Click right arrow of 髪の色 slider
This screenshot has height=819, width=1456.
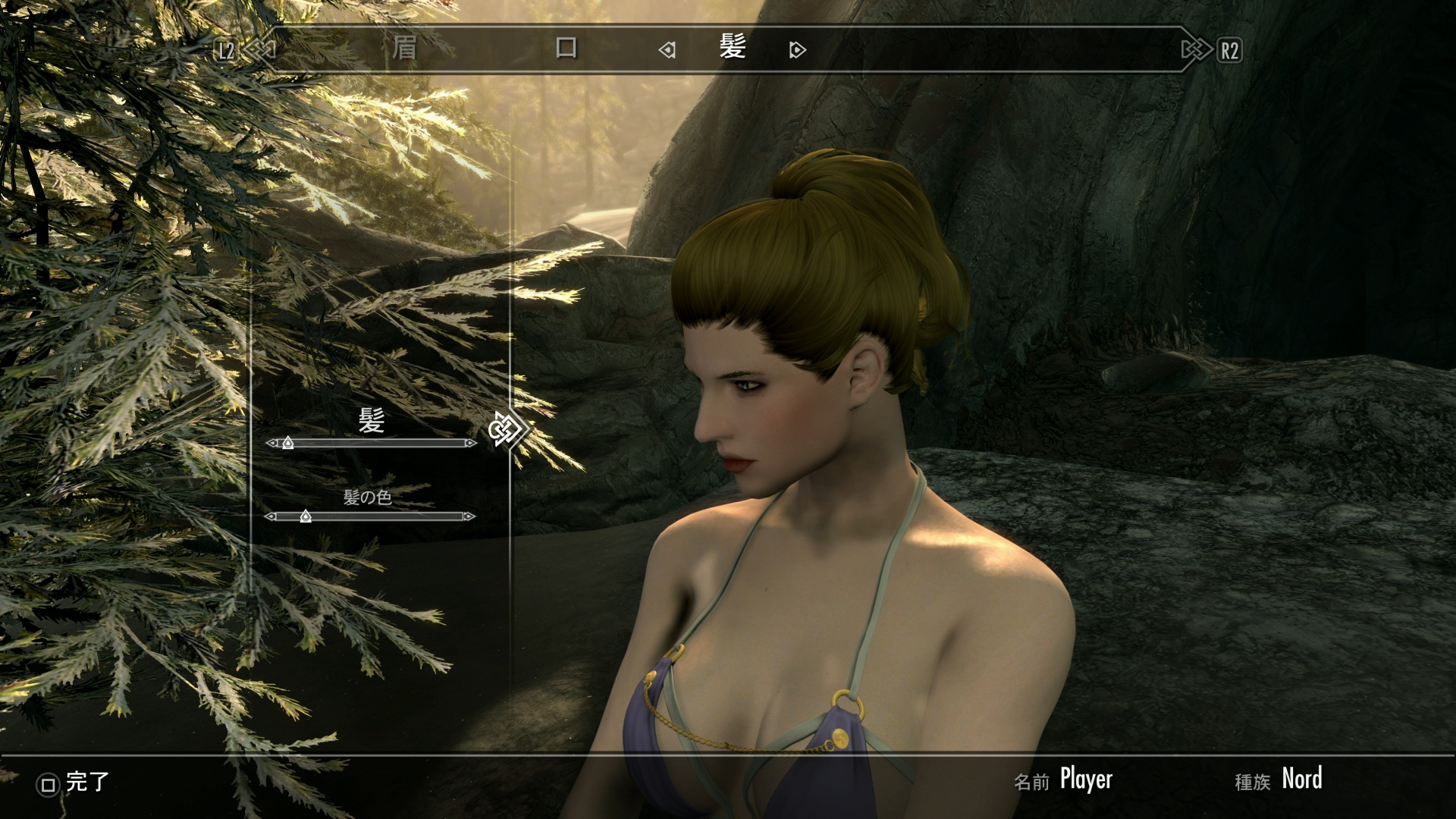[x=469, y=516]
